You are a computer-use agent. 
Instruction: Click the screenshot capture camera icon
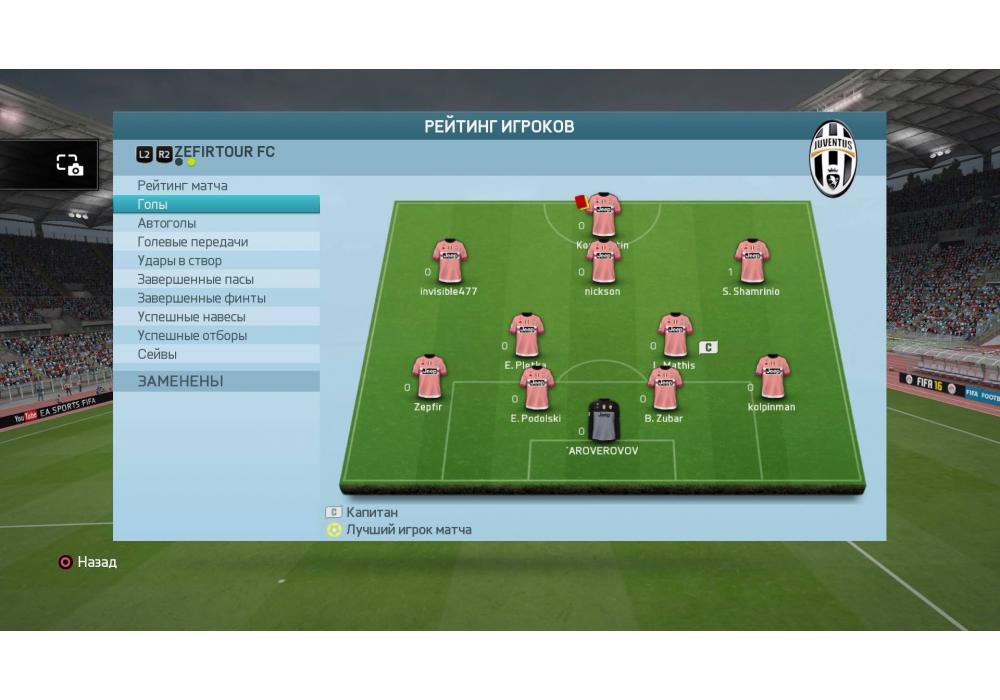click(x=69, y=166)
